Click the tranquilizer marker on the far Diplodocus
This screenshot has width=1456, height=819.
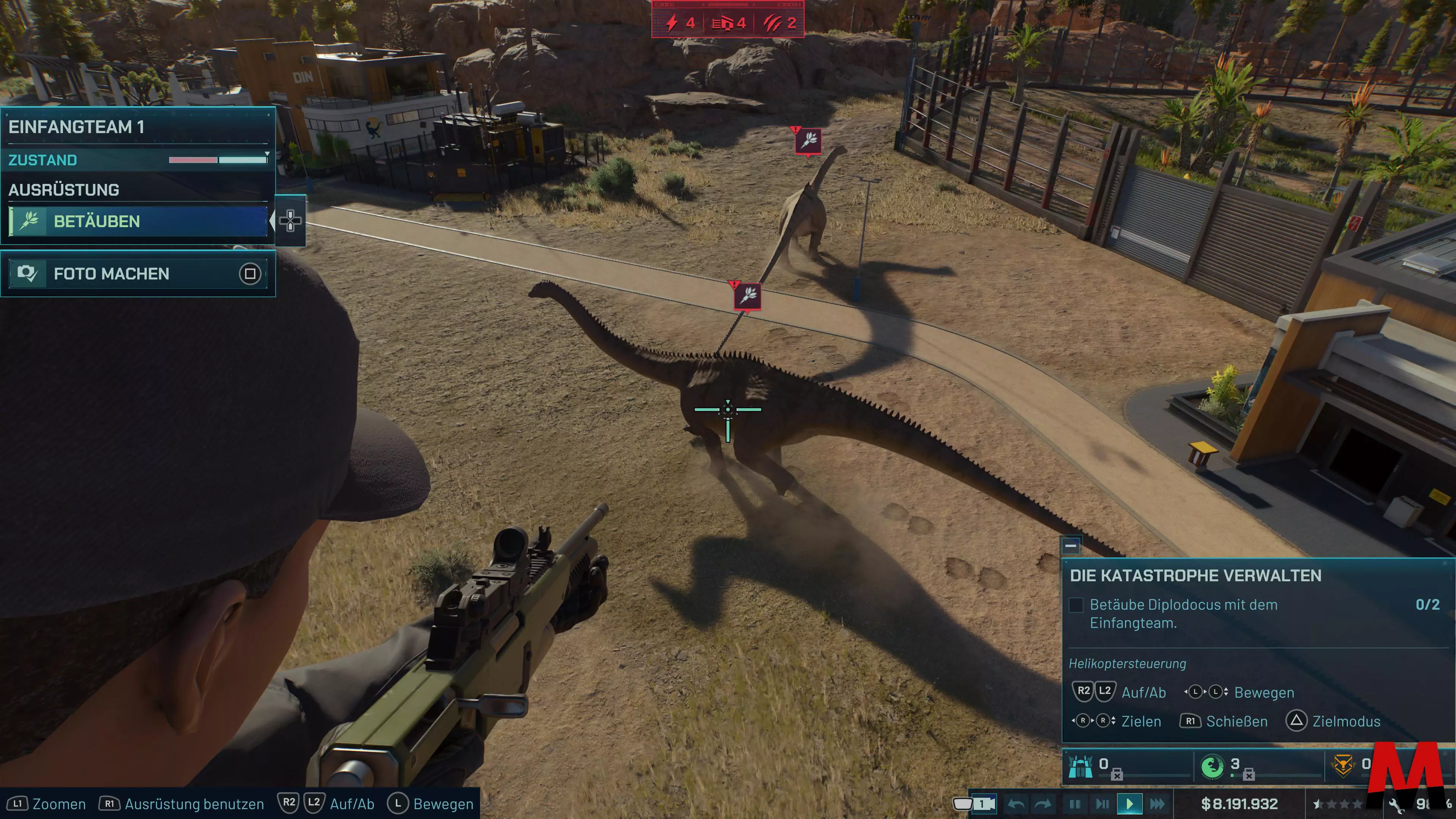(808, 140)
